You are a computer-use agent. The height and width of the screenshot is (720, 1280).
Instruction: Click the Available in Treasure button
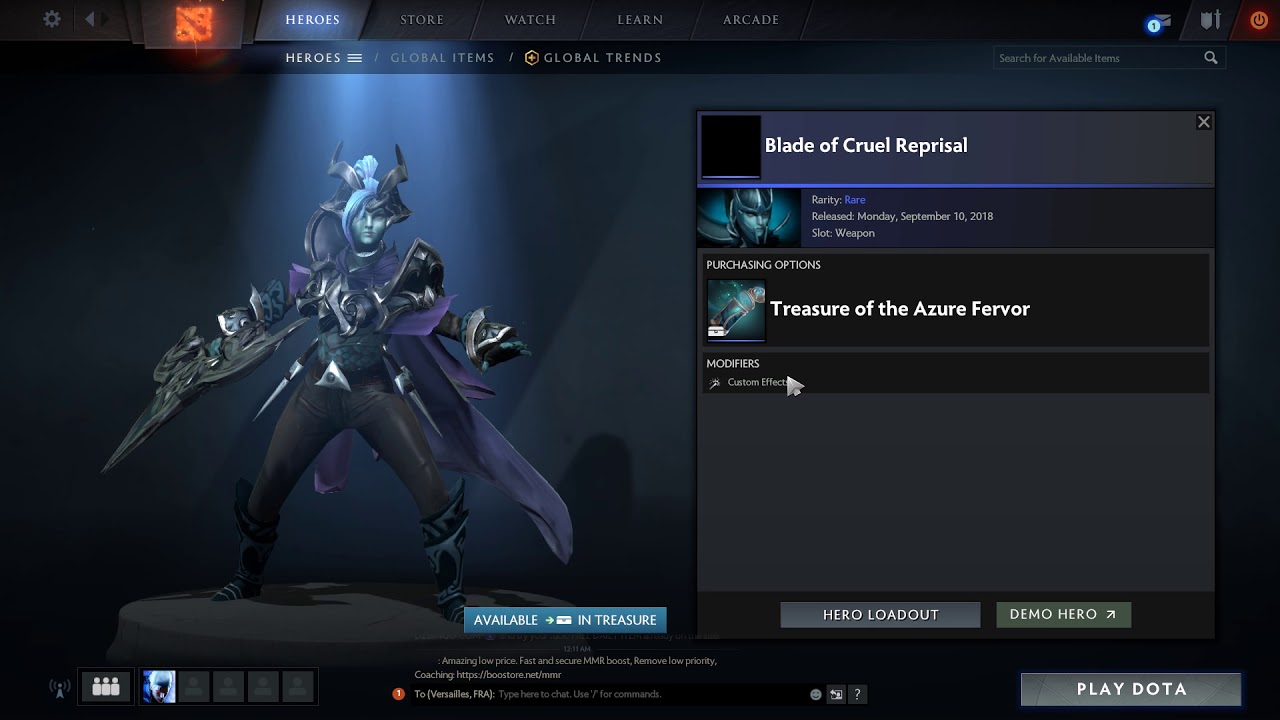[x=565, y=620]
